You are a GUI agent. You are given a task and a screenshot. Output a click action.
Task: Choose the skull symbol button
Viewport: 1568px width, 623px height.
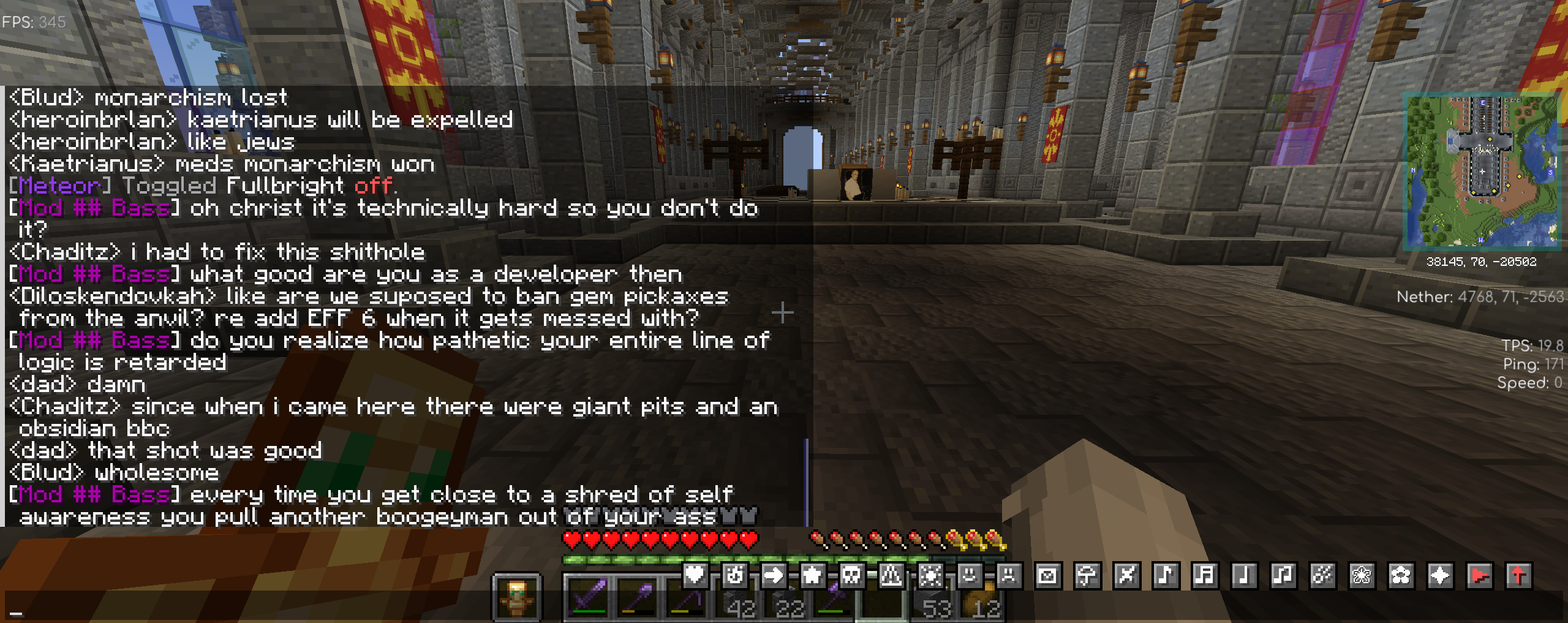tap(852, 575)
